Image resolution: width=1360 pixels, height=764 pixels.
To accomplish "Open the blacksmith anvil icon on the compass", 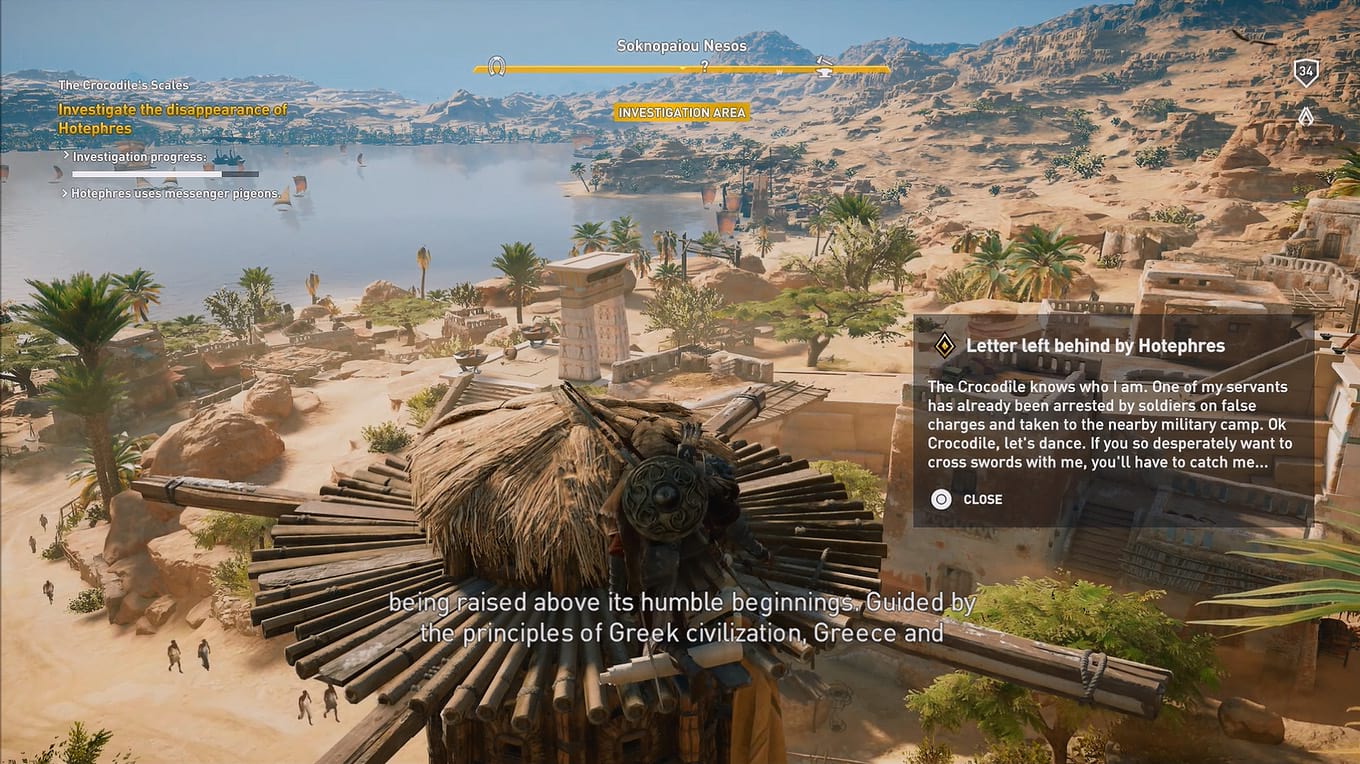I will click(824, 70).
